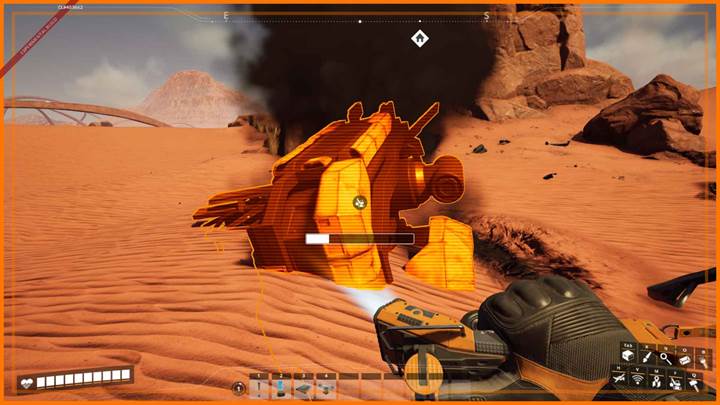Click the round arrow icon beside hotbar
Image resolution: width=720 pixels, height=405 pixels.
click(239, 387)
